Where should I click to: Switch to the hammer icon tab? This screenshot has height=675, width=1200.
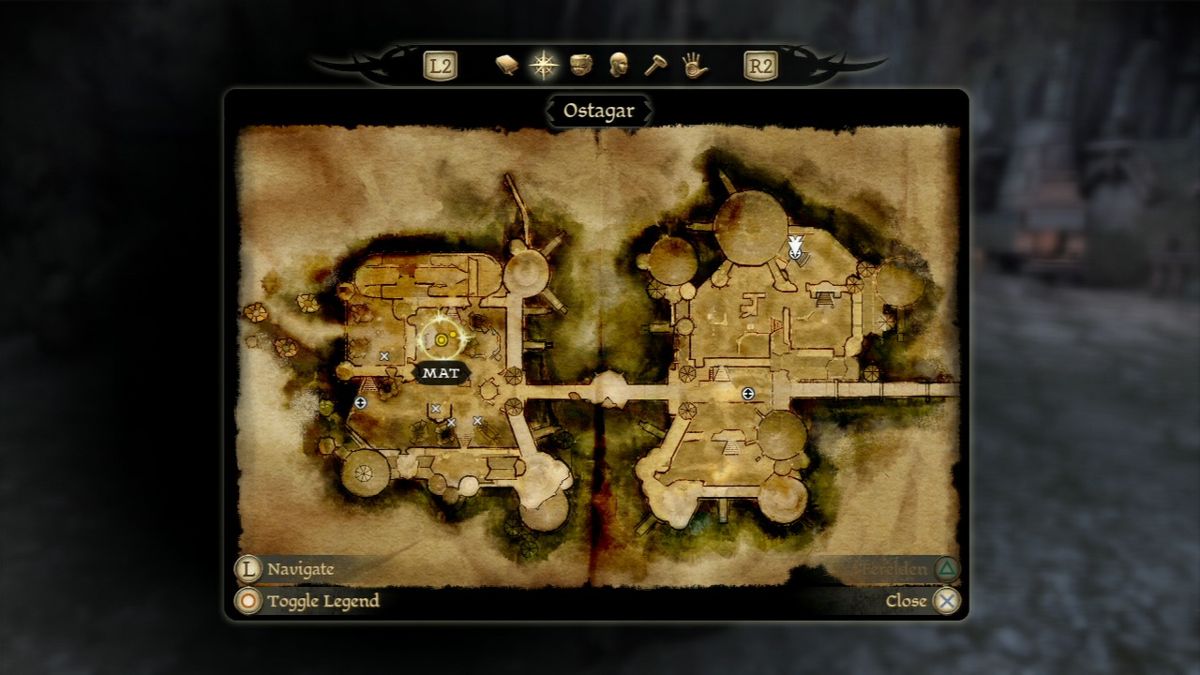(655, 66)
